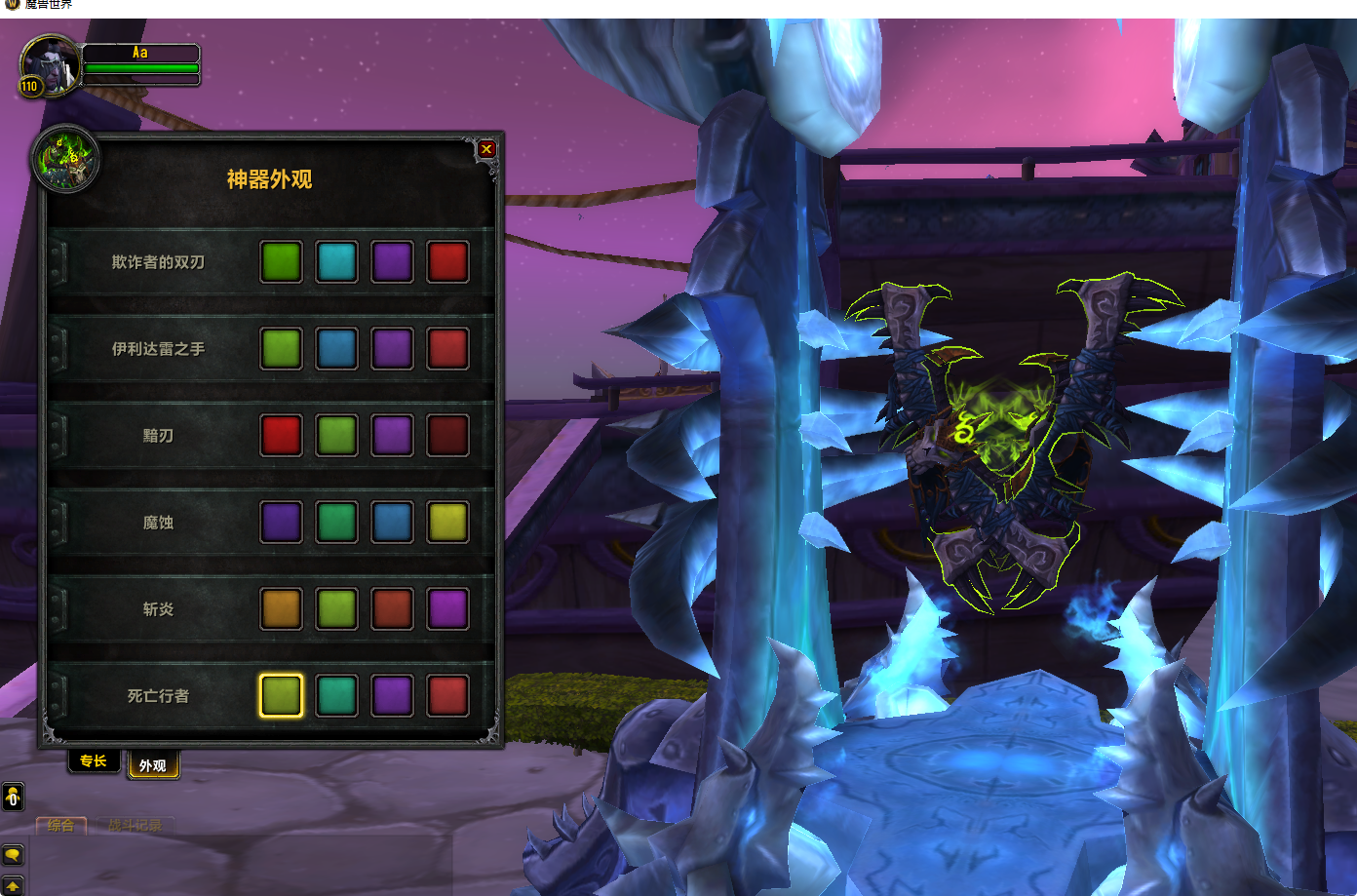1357x896 pixels.
Task: Select the red swatch for 欺诈者的双刃
Action: [448, 261]
